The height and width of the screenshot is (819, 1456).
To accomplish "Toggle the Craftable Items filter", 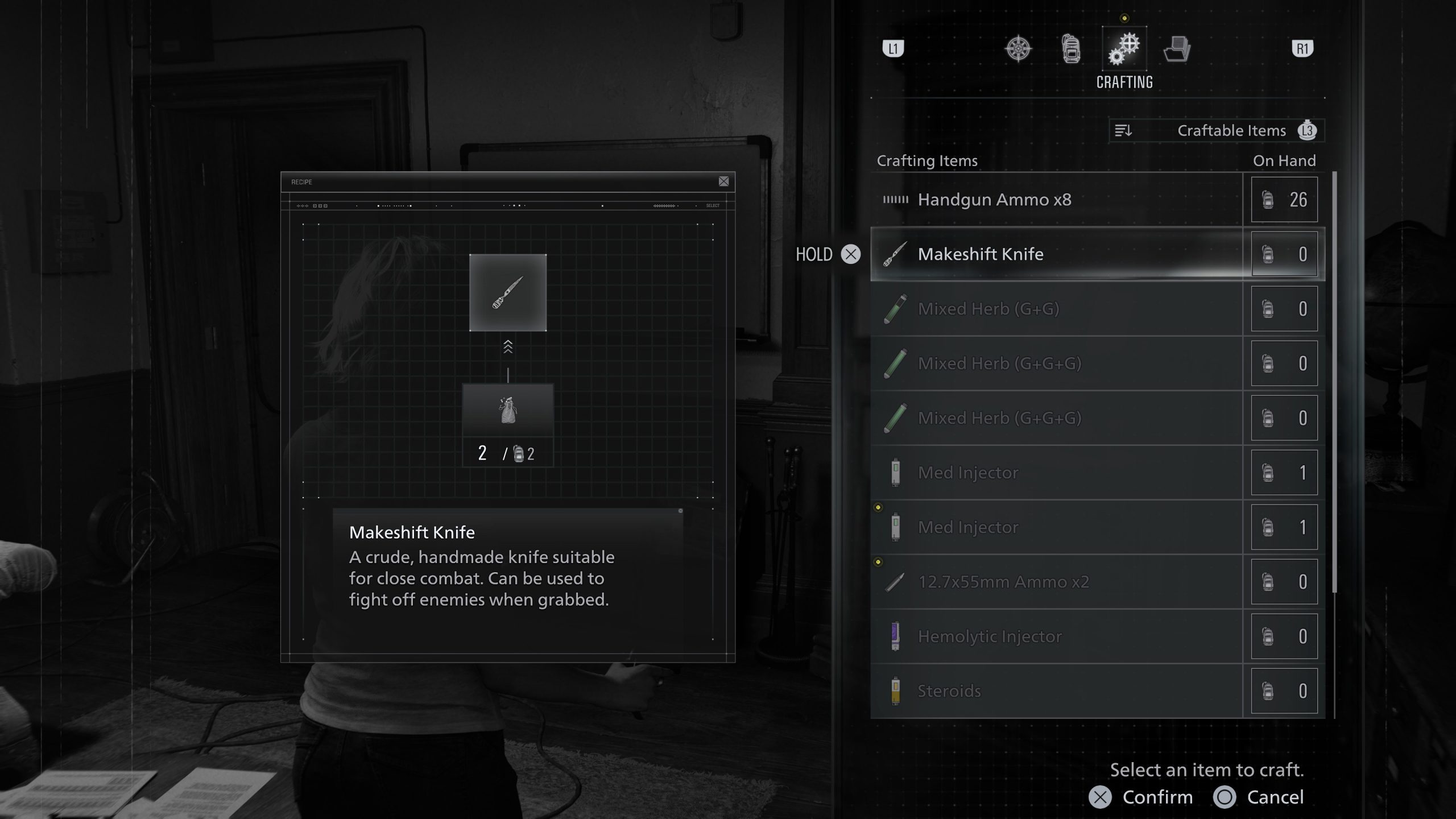I will pyautogui.click(x=1231, y=130).
